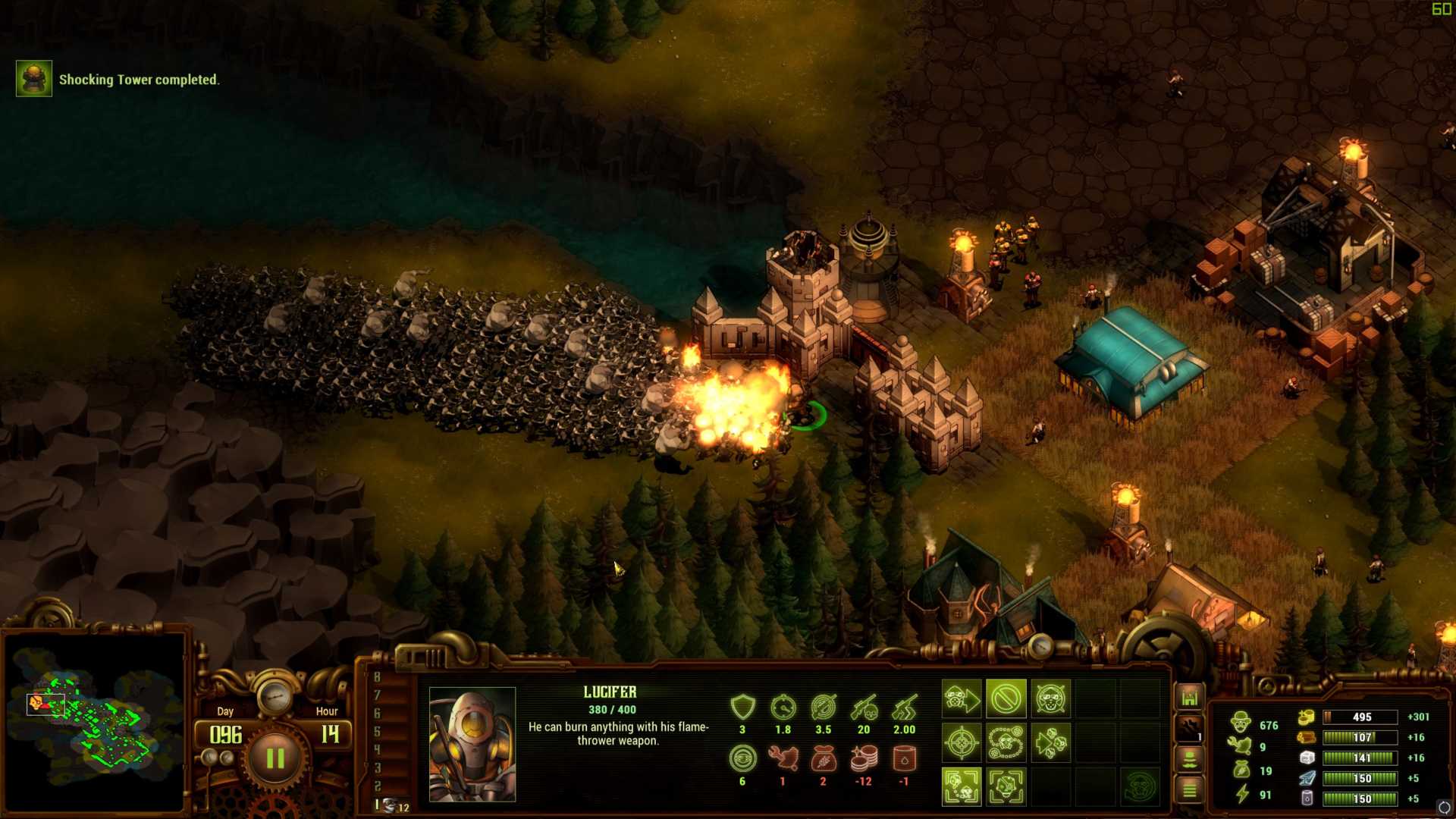Screen dimensions: 1456x819
Task: Open the damaged-buildings wrench side button
Action: [x=1189, y=729]
